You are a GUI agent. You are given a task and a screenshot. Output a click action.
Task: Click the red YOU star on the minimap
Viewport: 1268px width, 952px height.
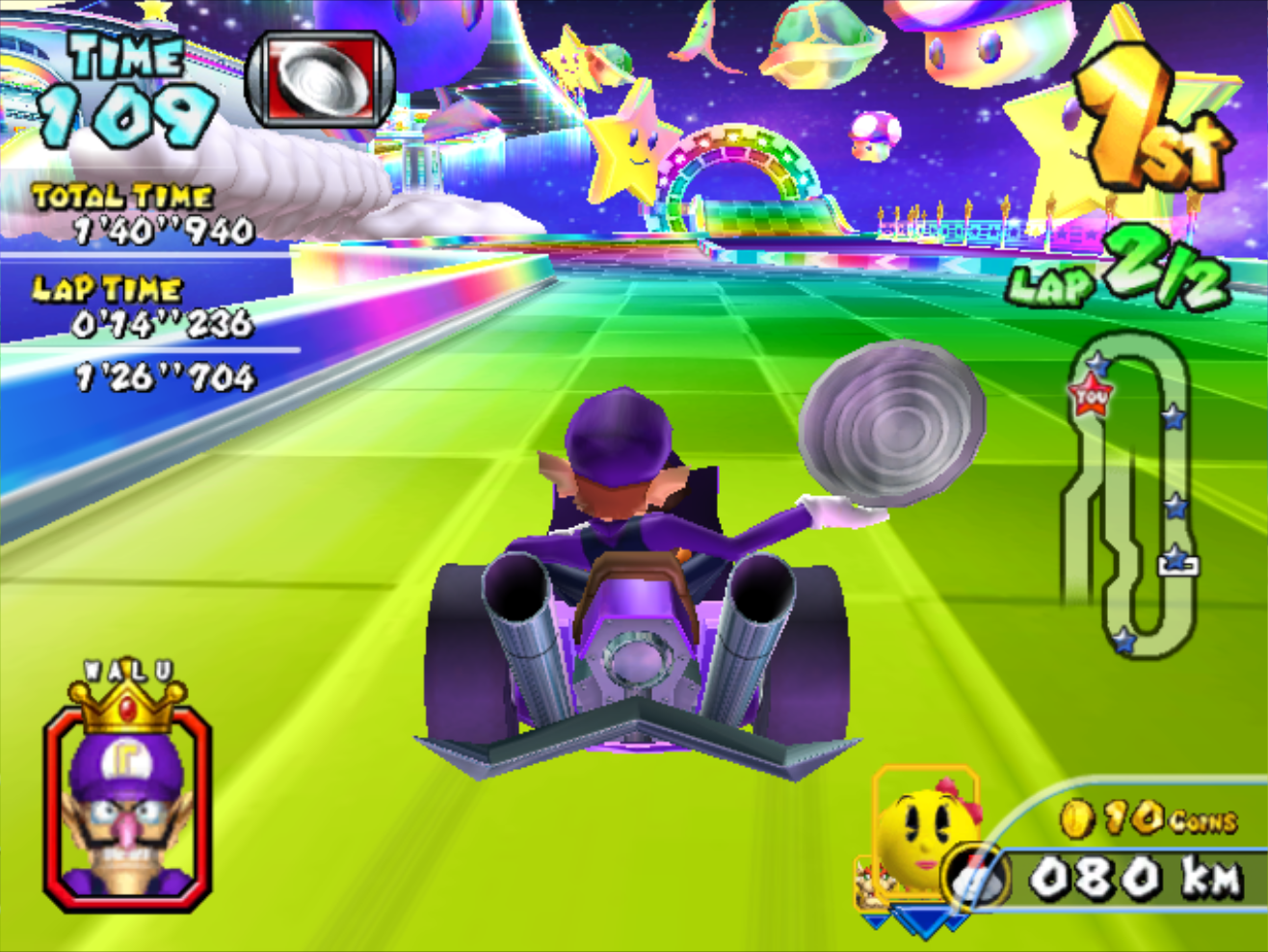1091,394
